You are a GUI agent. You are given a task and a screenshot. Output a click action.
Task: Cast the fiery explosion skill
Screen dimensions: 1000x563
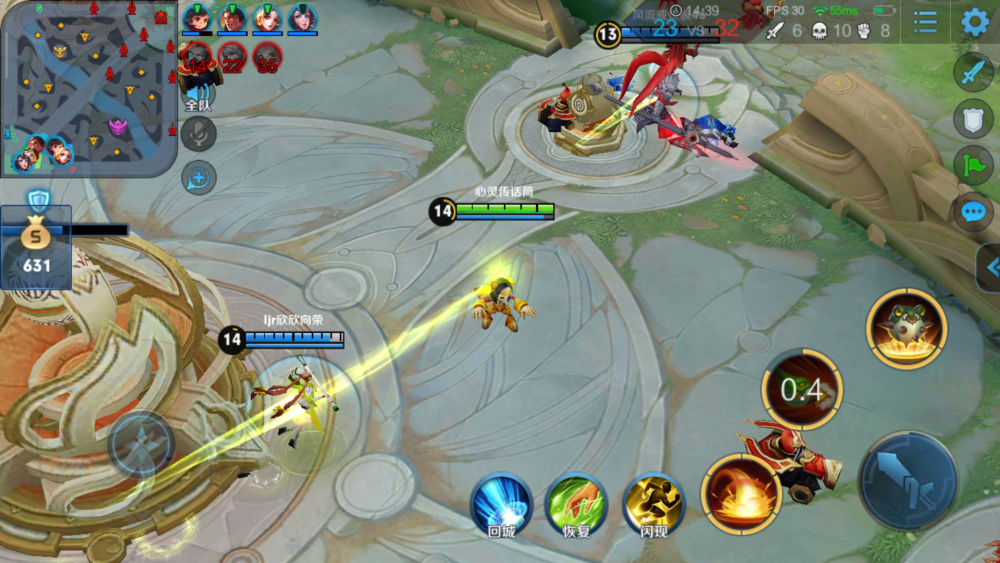coord(741,493)
